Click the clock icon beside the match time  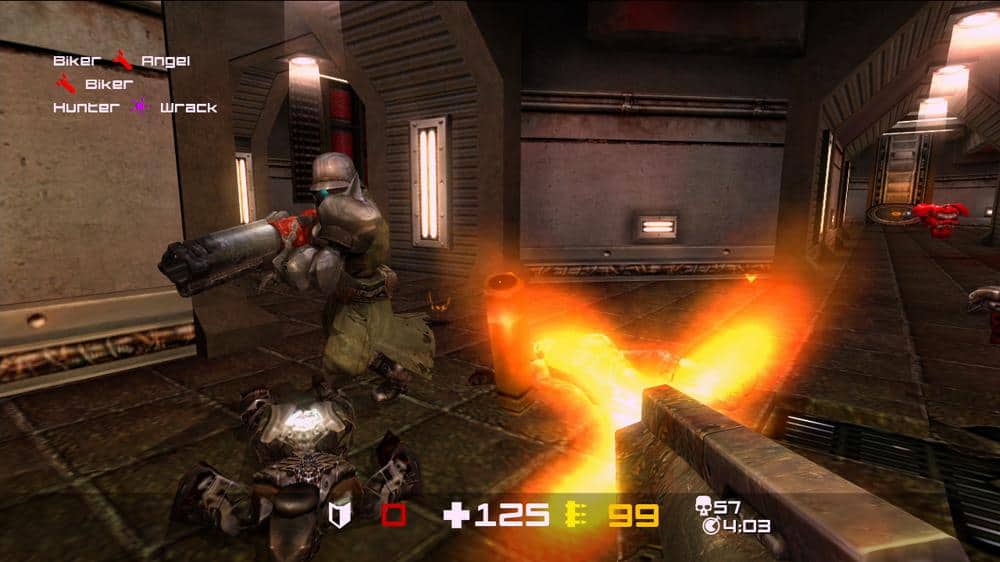click(711, 525)
